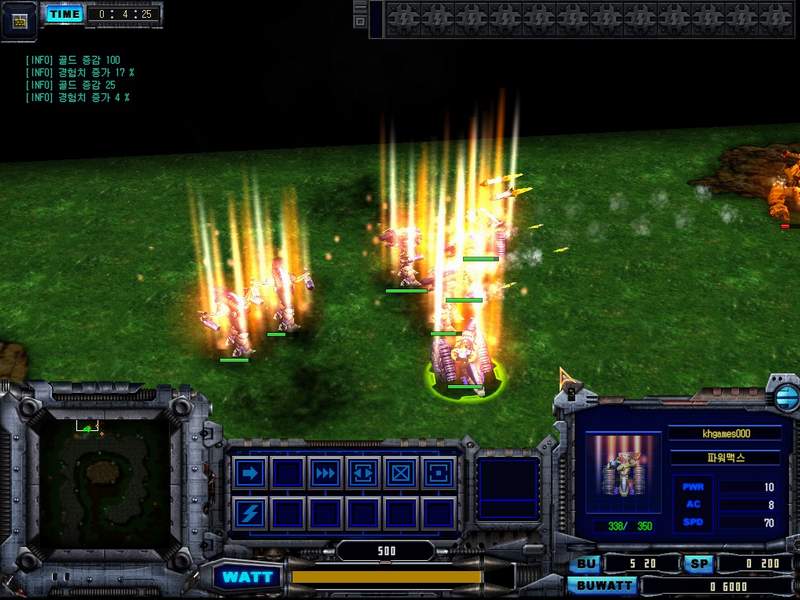Select the 파워맥스 unit portrait
The width and height of the screenshot is (800, 600).
[x=622, y=466]
